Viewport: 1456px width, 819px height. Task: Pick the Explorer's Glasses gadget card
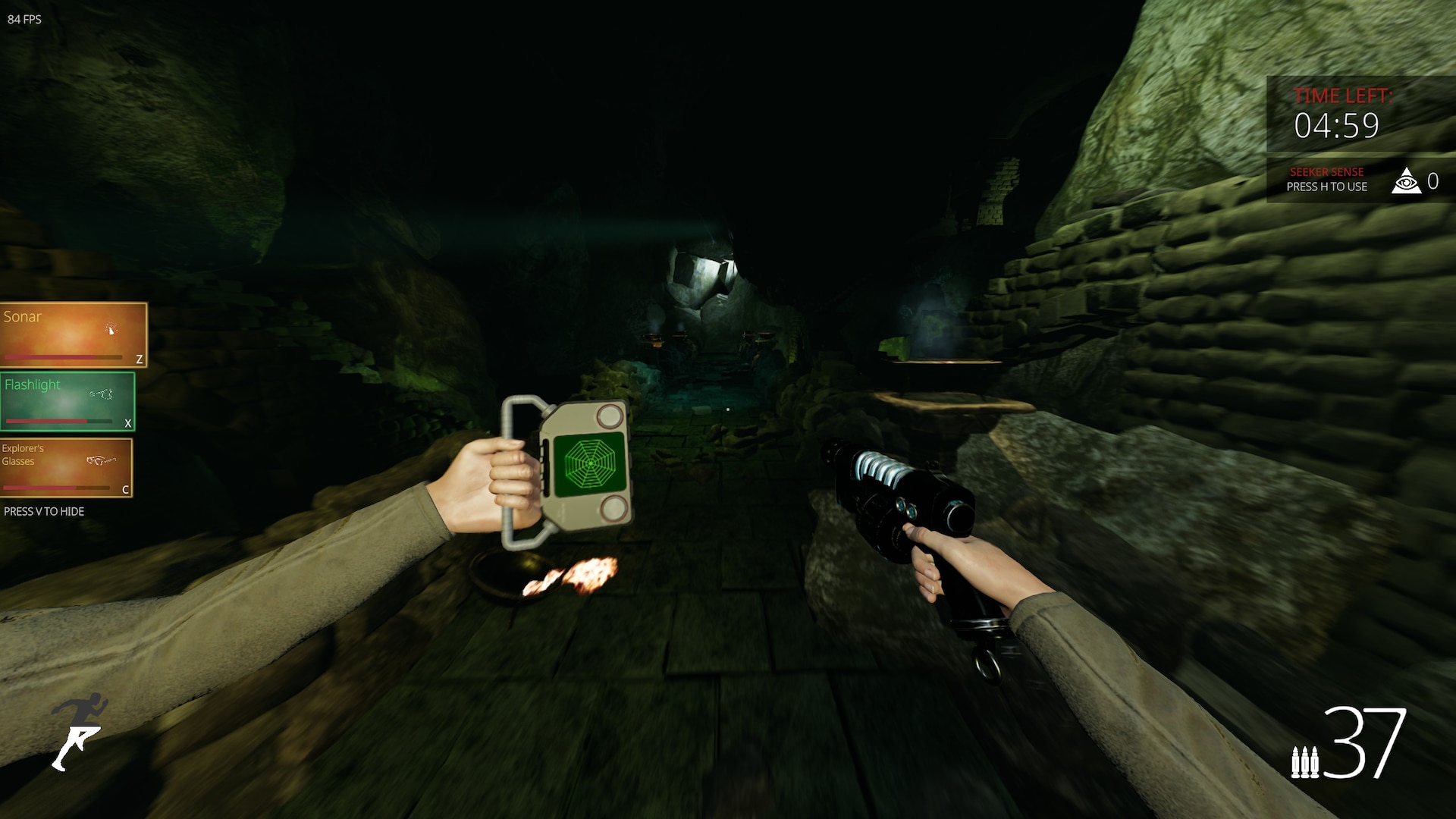[x=67, y=467]
